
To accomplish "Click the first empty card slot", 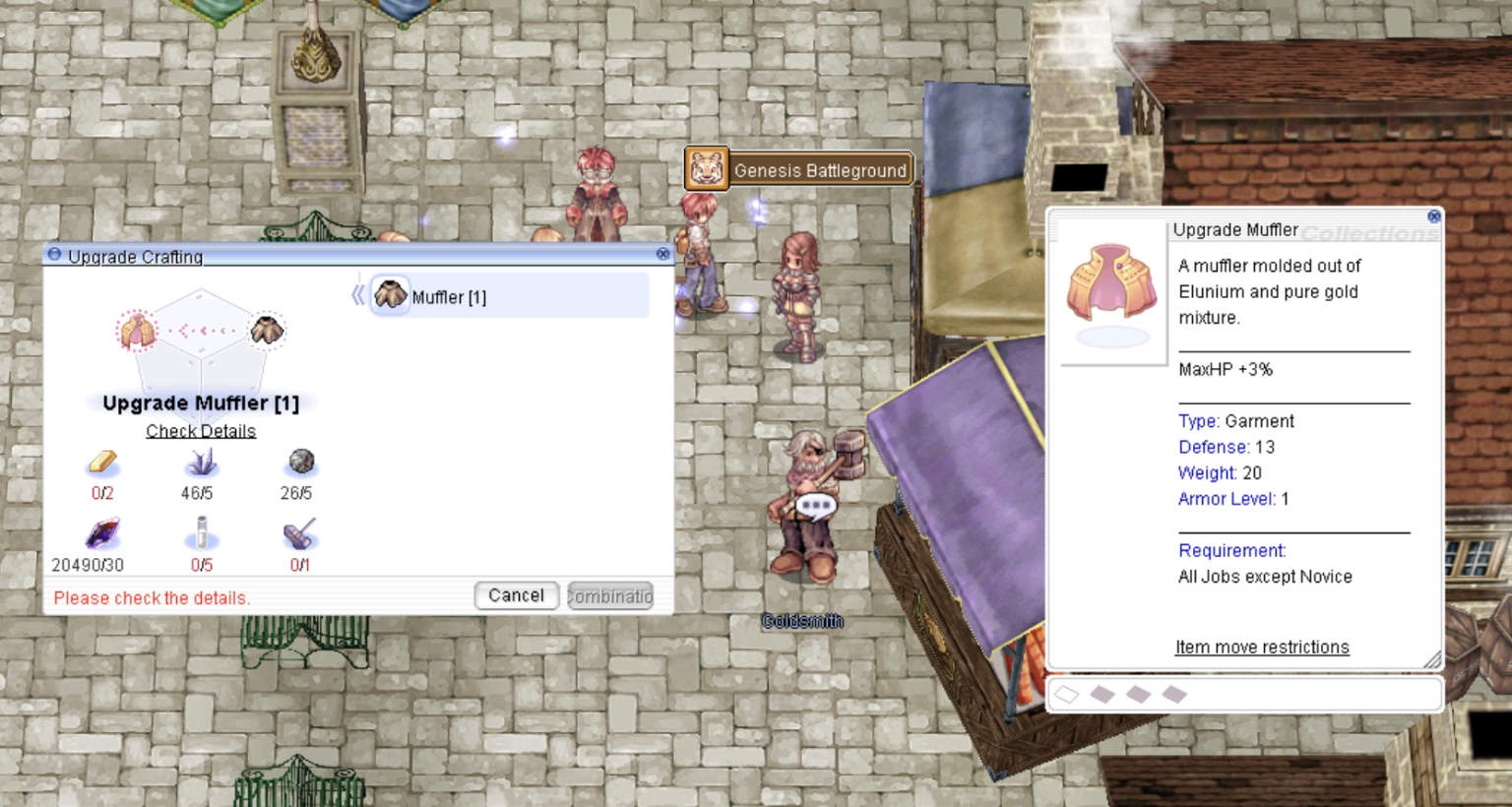I will click(x=1067, y=695).
